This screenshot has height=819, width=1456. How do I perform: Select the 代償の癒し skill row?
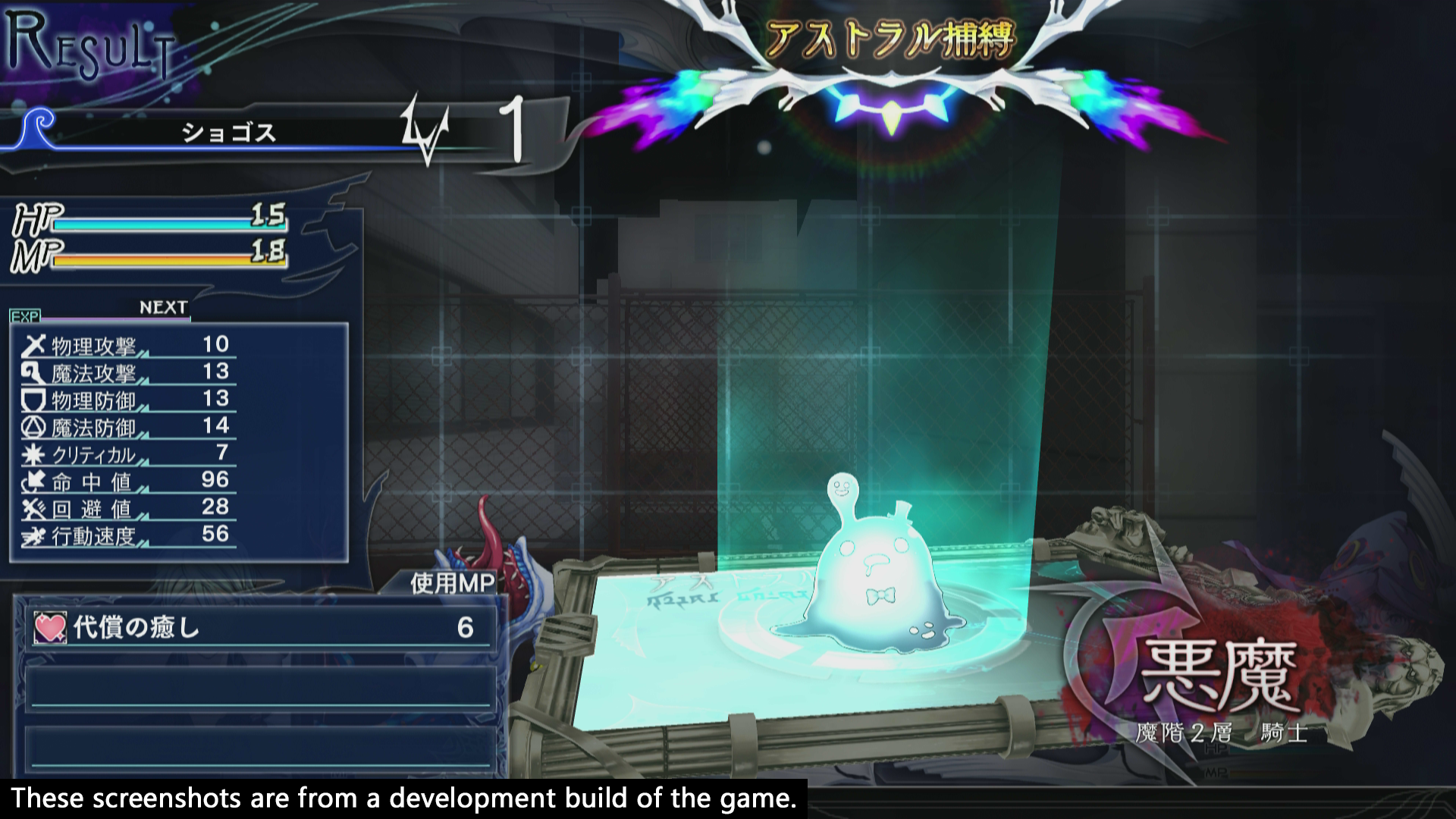coord(258,628)
